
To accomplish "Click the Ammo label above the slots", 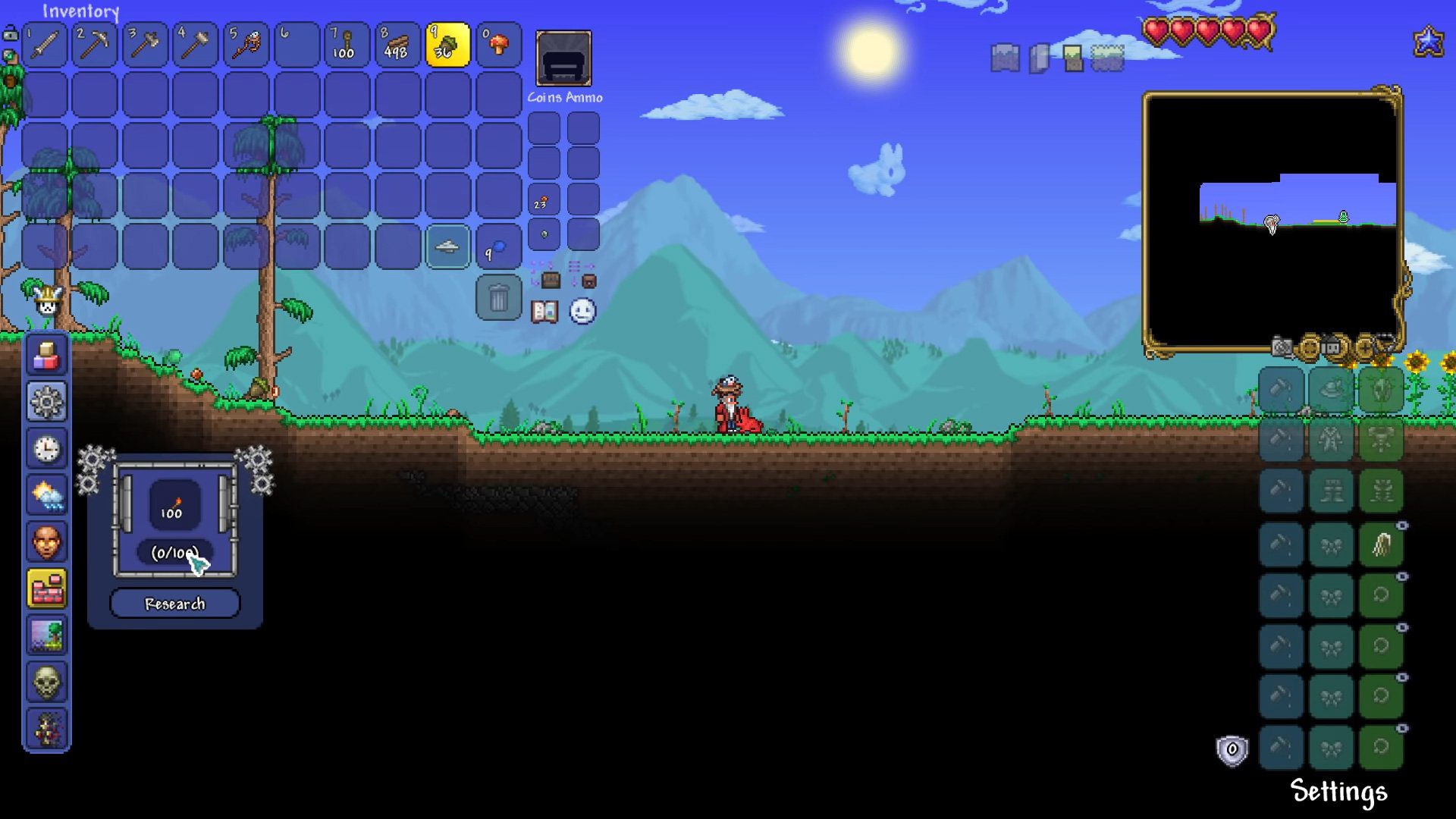I will (582, 97).
